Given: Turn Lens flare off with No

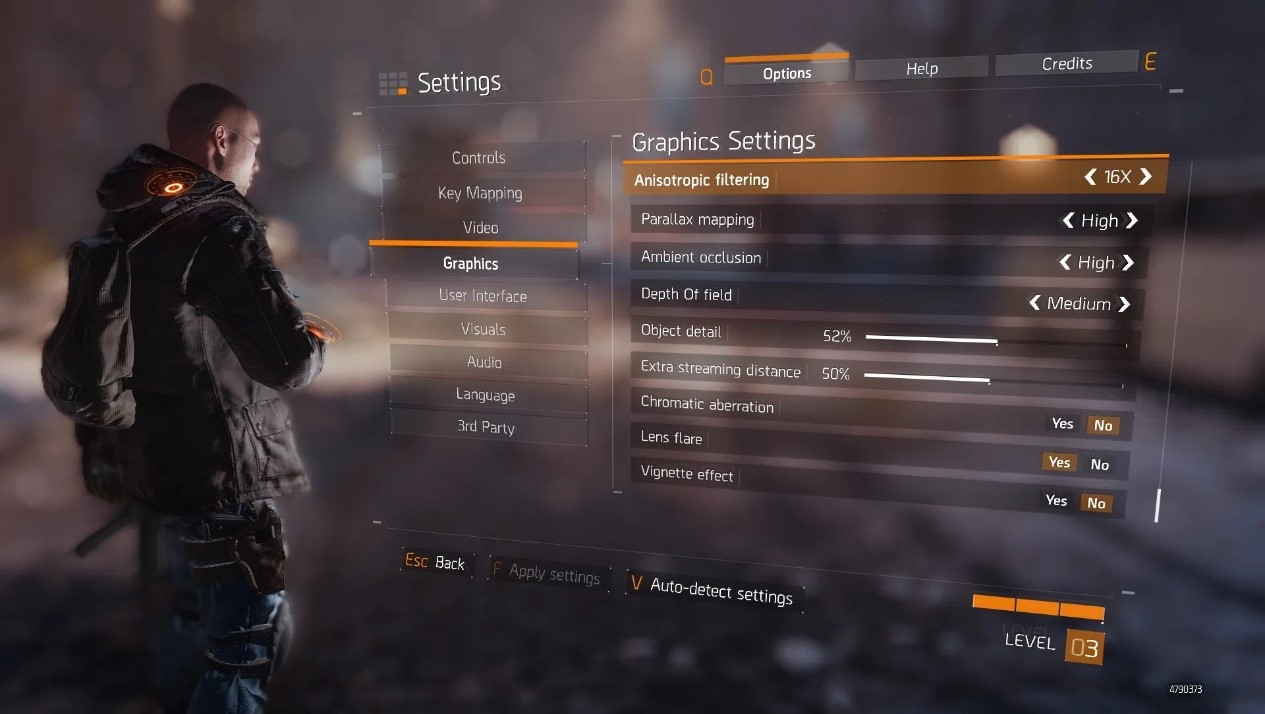Looking at the screenshot, I should point(1100,464).
